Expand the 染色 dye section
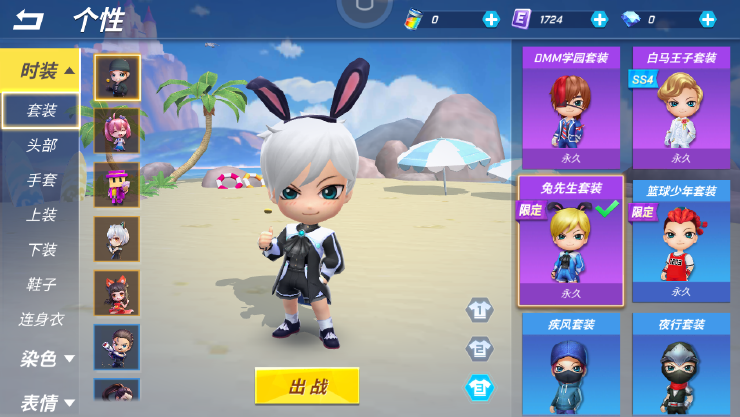Screen dimensions: 740x417 (47, 358)
